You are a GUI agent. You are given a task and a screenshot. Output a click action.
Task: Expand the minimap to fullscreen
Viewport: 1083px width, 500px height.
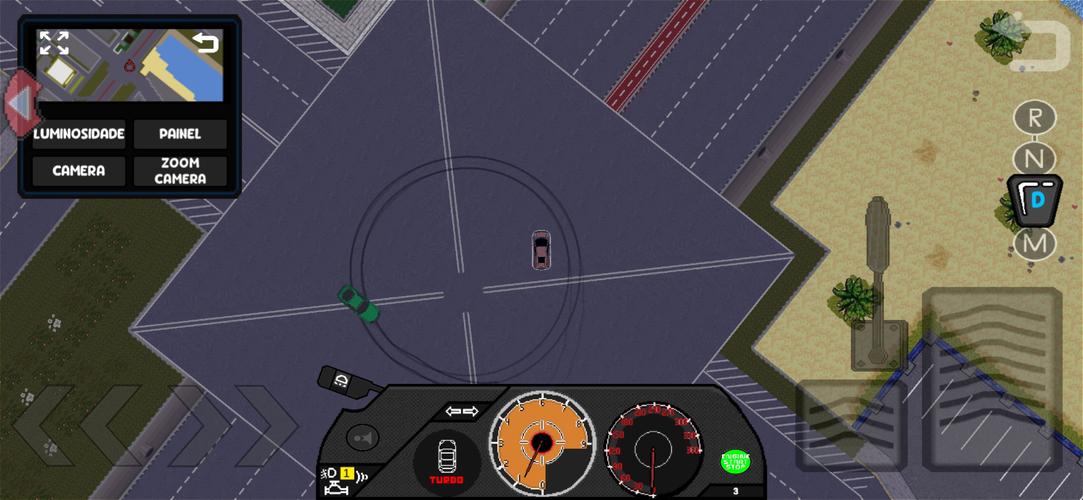pos(54,43)
